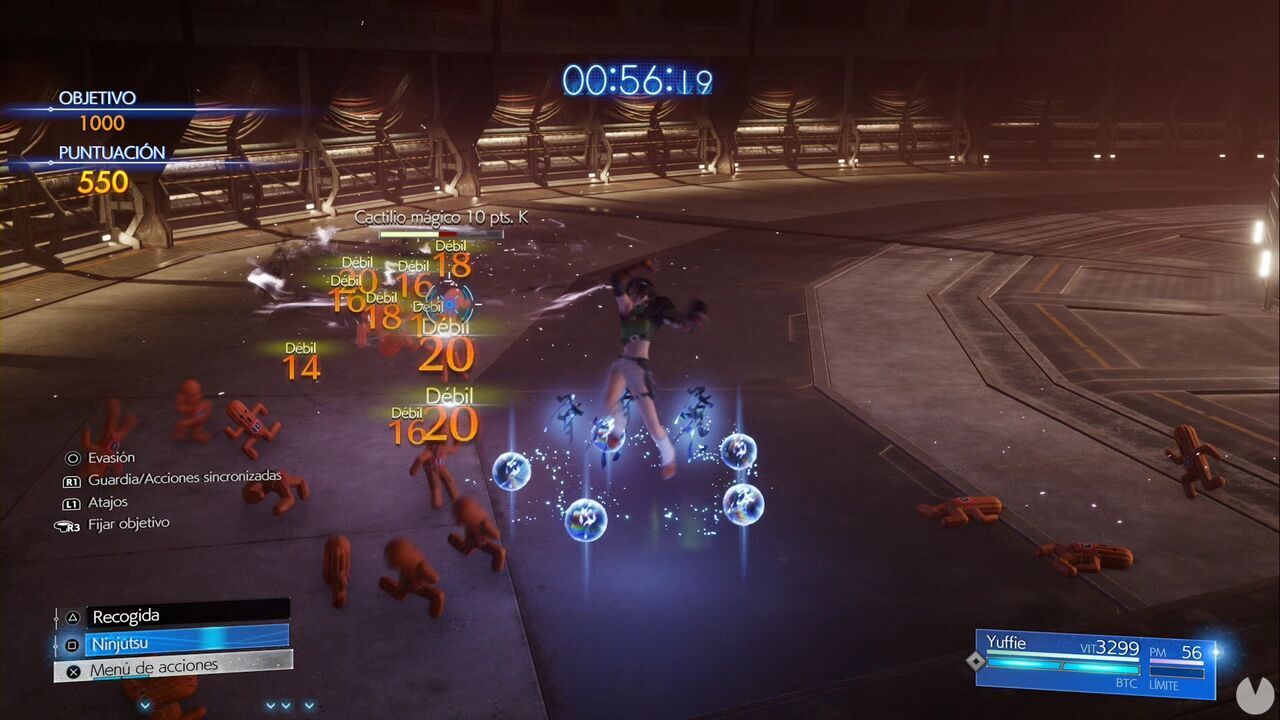Image resolution: width=1280 pixels, height=720 pixels.
Task: Expand the single chevron below Ninjutsu
Action: 144,706
